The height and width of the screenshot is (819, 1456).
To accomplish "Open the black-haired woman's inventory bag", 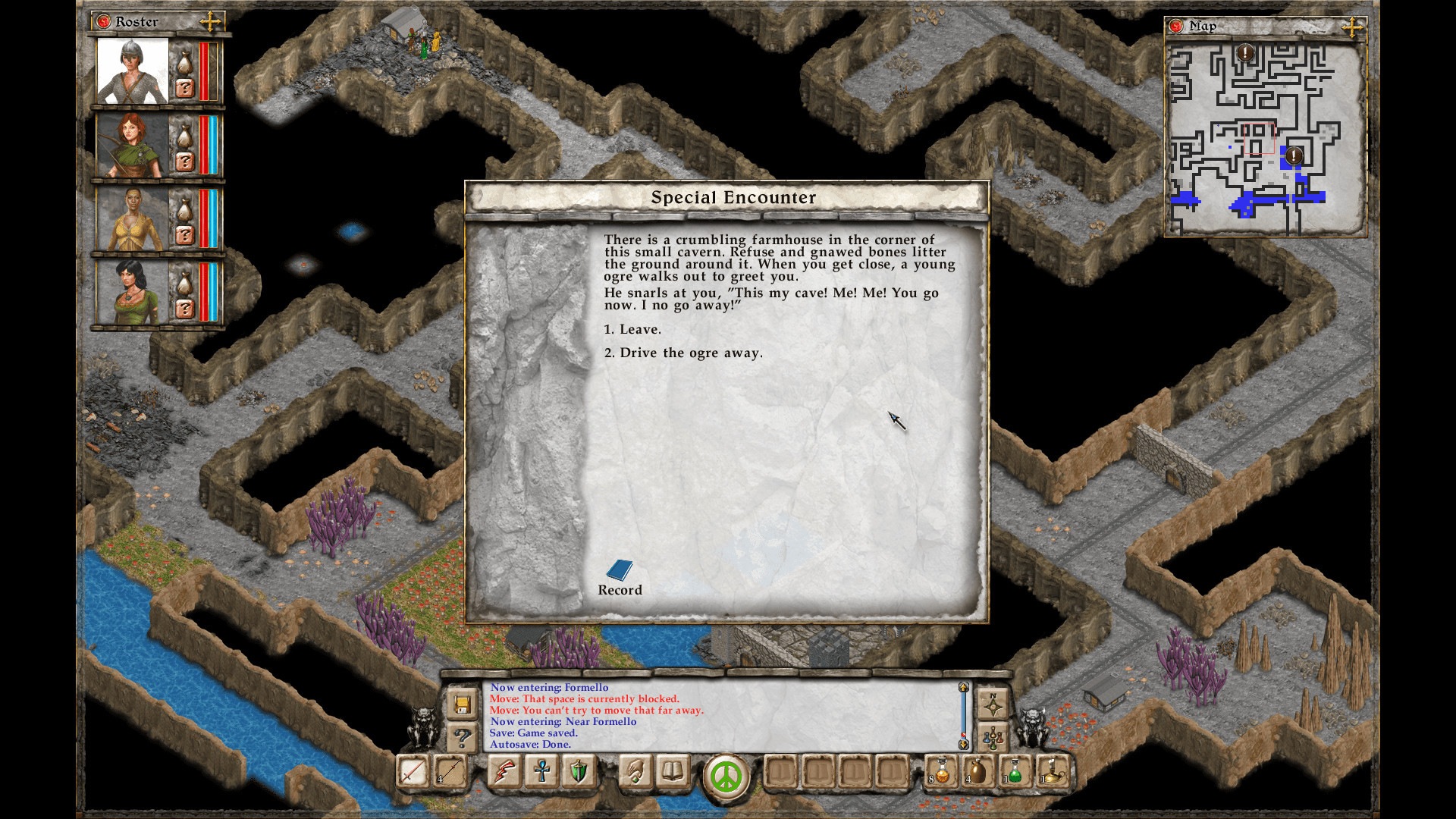I will pyautogui.click(x=184, y=283).
